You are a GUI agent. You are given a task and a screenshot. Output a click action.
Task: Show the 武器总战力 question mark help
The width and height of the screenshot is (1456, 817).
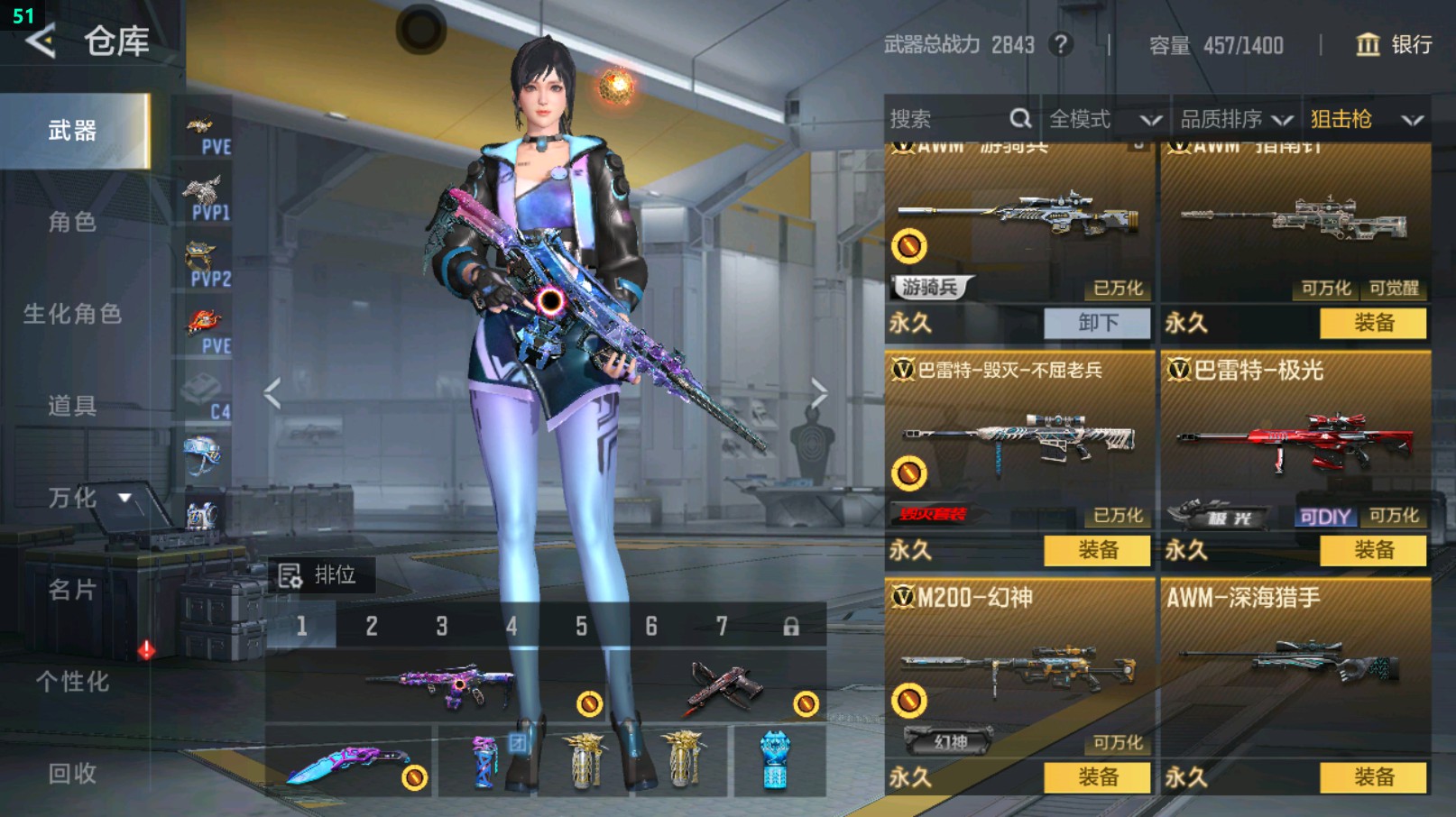click(x=1062, y=44)
